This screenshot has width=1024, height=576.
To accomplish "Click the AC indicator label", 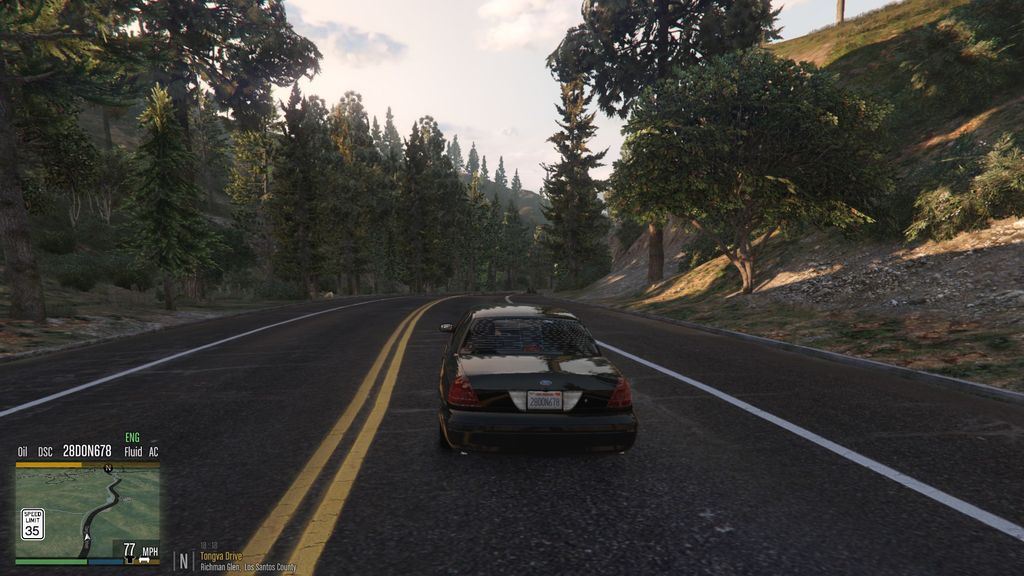I will tap(153, 452).
